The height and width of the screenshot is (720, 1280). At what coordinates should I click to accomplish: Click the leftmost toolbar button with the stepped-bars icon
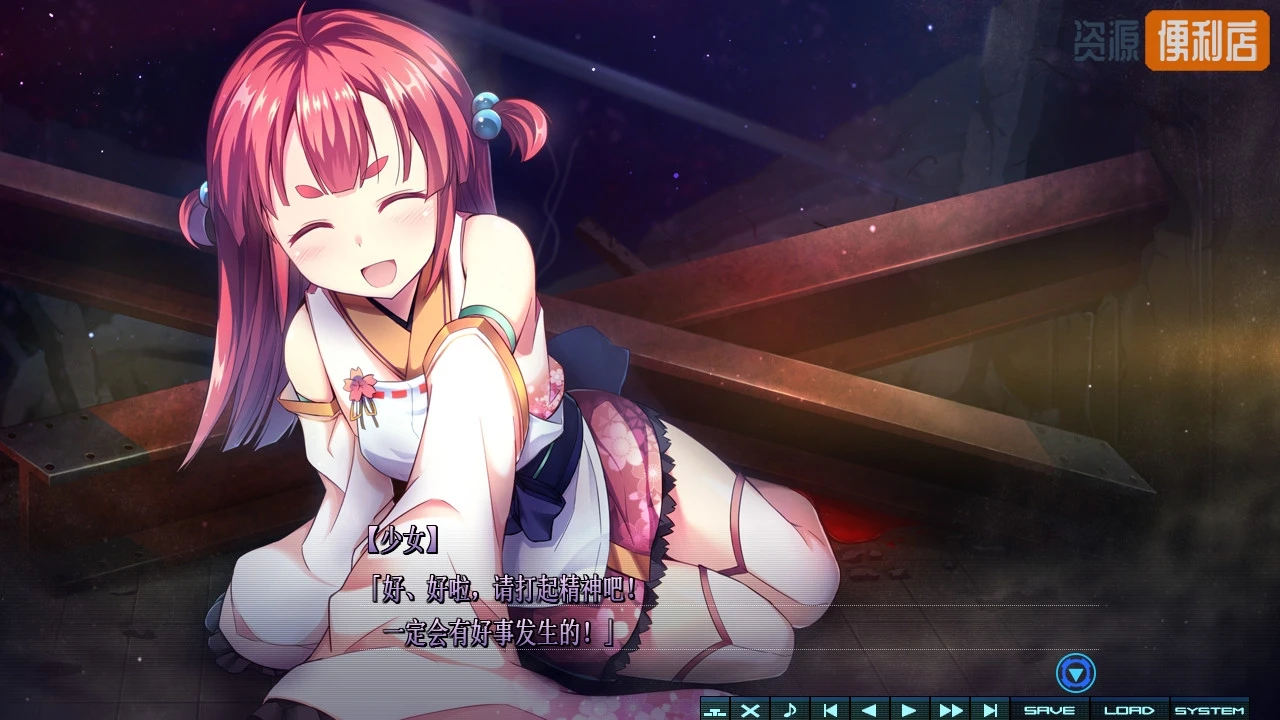pyautogui.click(x=714, y=710)
